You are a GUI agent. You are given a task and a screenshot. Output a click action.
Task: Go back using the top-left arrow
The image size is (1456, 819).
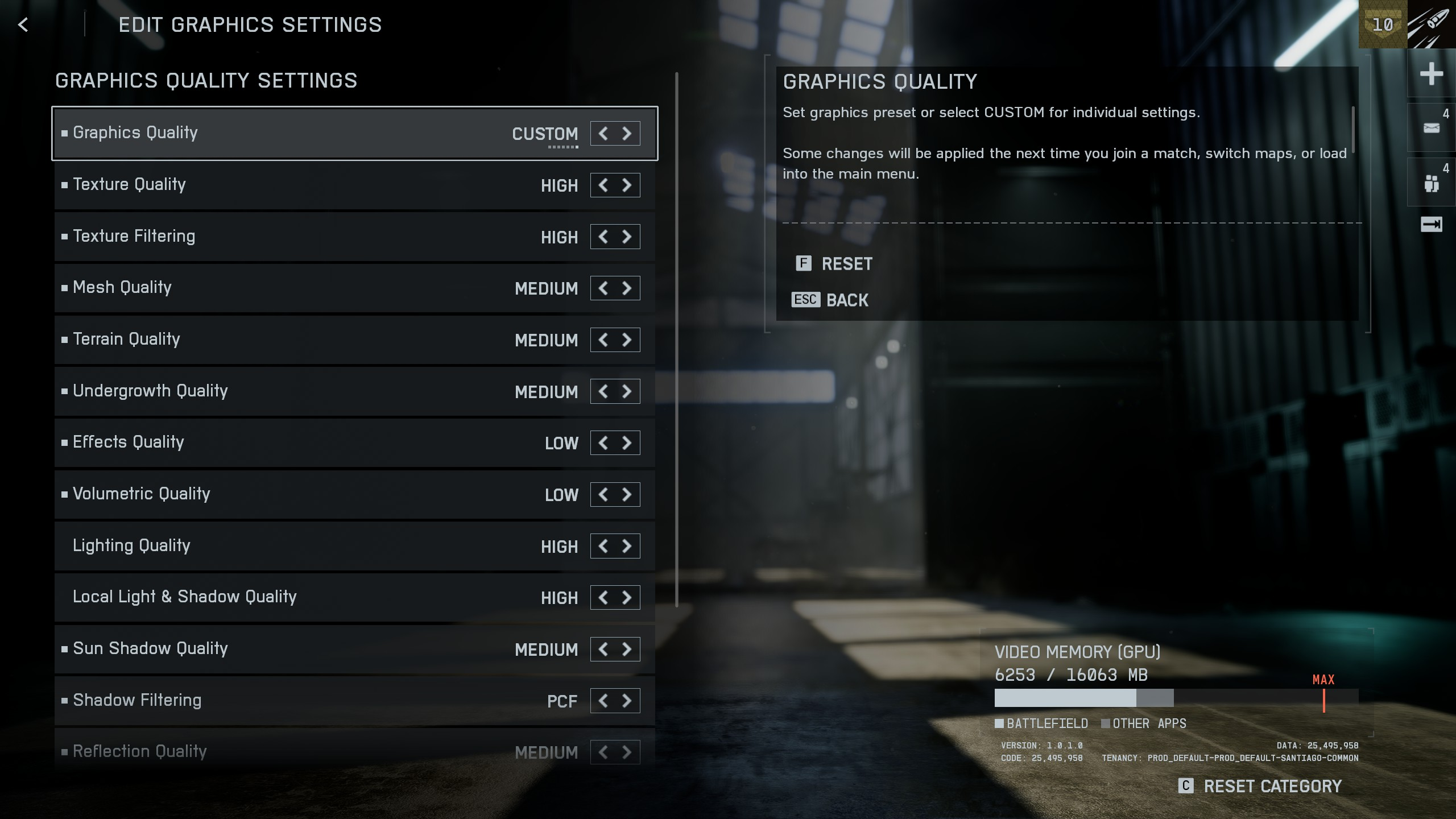point(23,25)
